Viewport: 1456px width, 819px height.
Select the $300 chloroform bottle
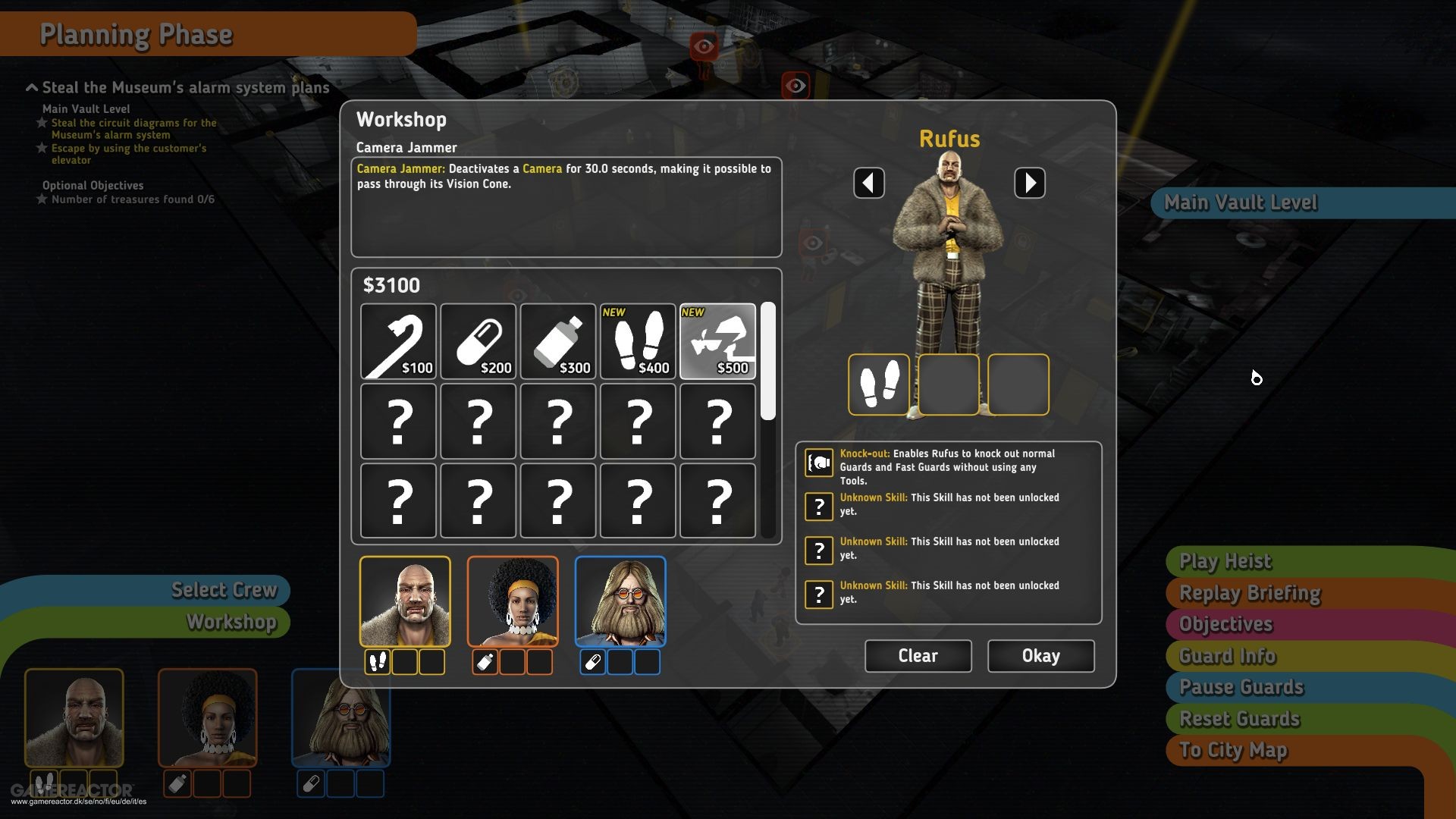[x=558, y=341]
